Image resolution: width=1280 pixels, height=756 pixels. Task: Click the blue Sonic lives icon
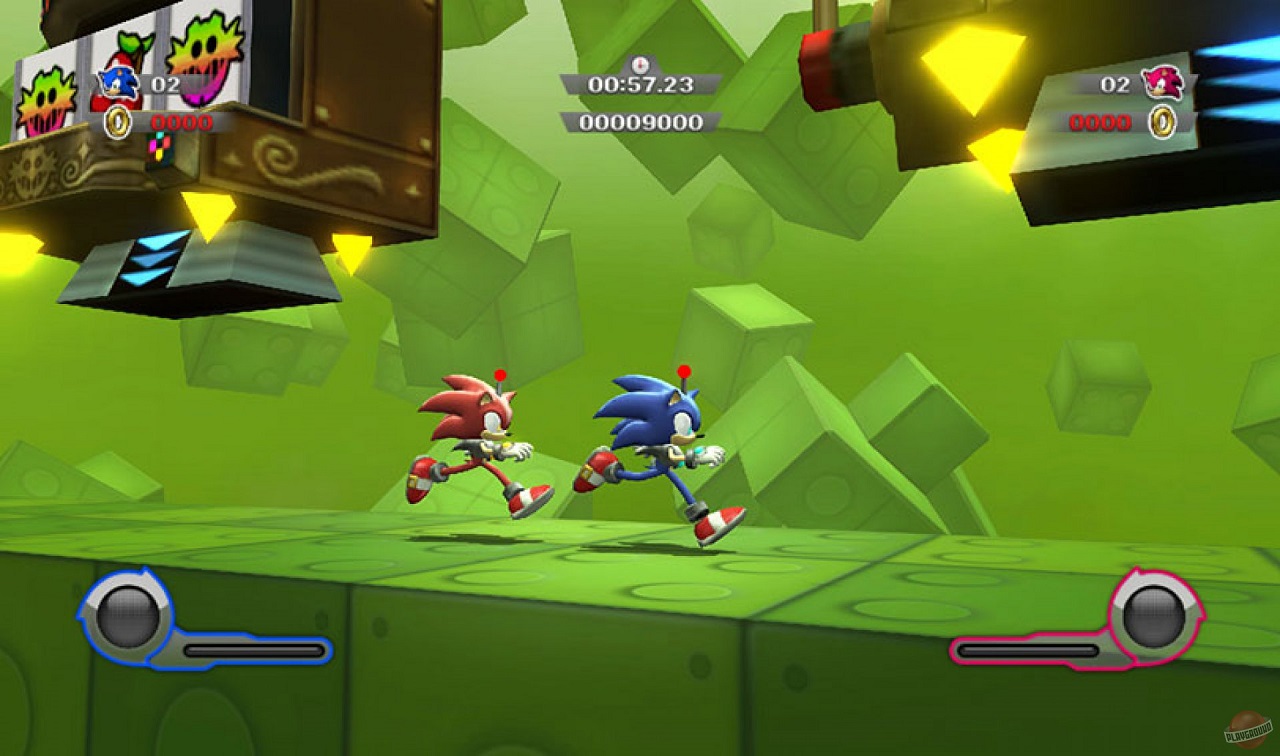point(118,84)
